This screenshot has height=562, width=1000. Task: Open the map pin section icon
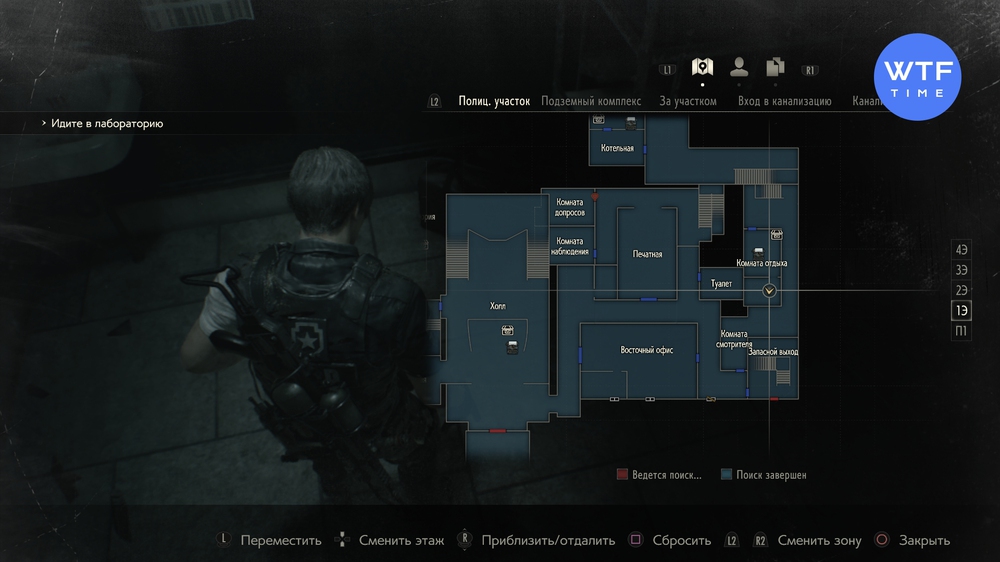pyautogui.click(x=702, y=68)
